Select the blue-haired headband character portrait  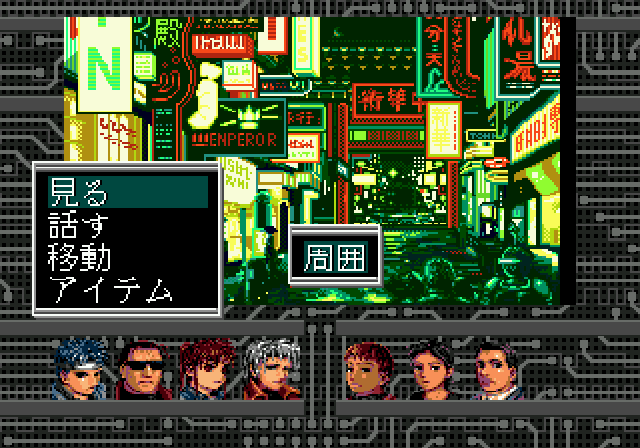click(81, 369)
